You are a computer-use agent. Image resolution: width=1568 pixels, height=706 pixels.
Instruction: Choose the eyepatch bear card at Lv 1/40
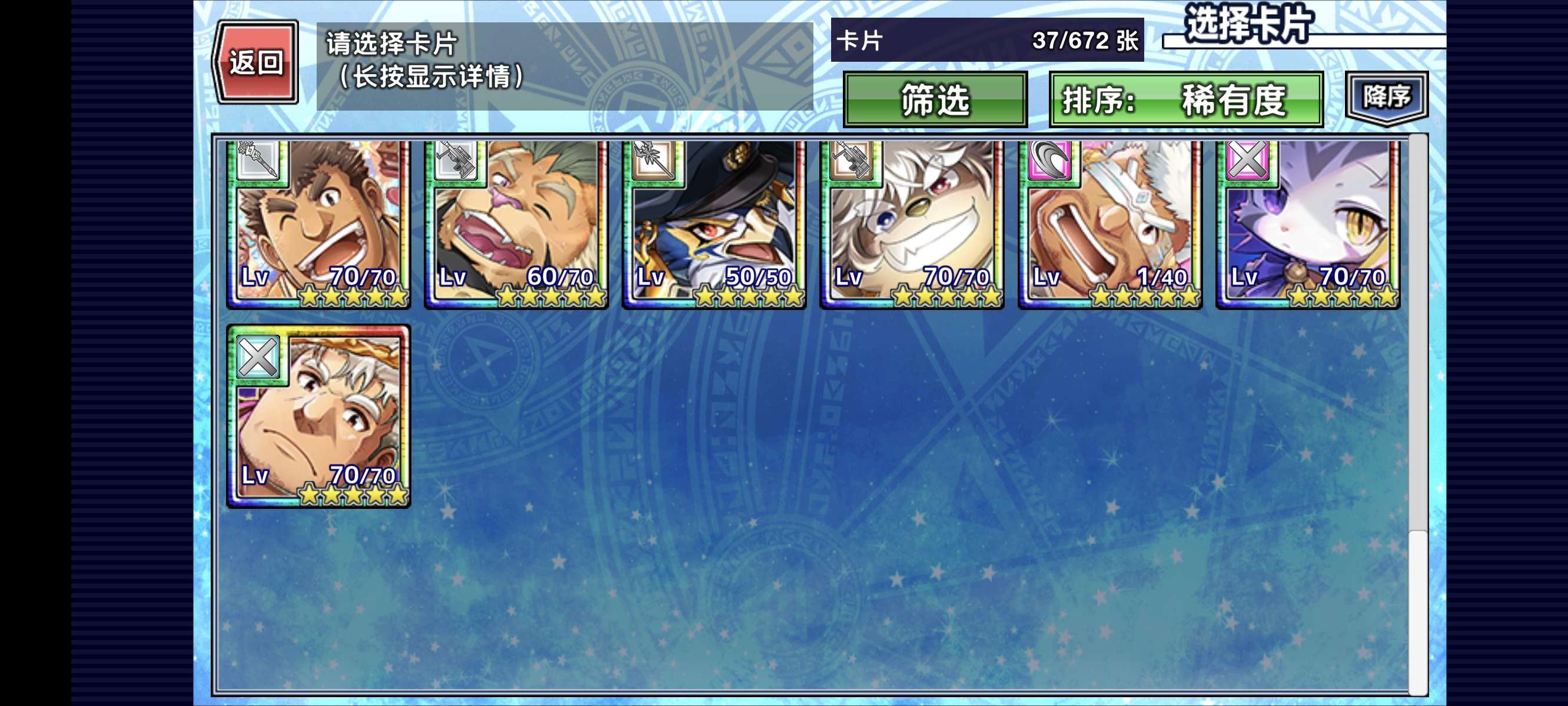tap(1109, 224)
